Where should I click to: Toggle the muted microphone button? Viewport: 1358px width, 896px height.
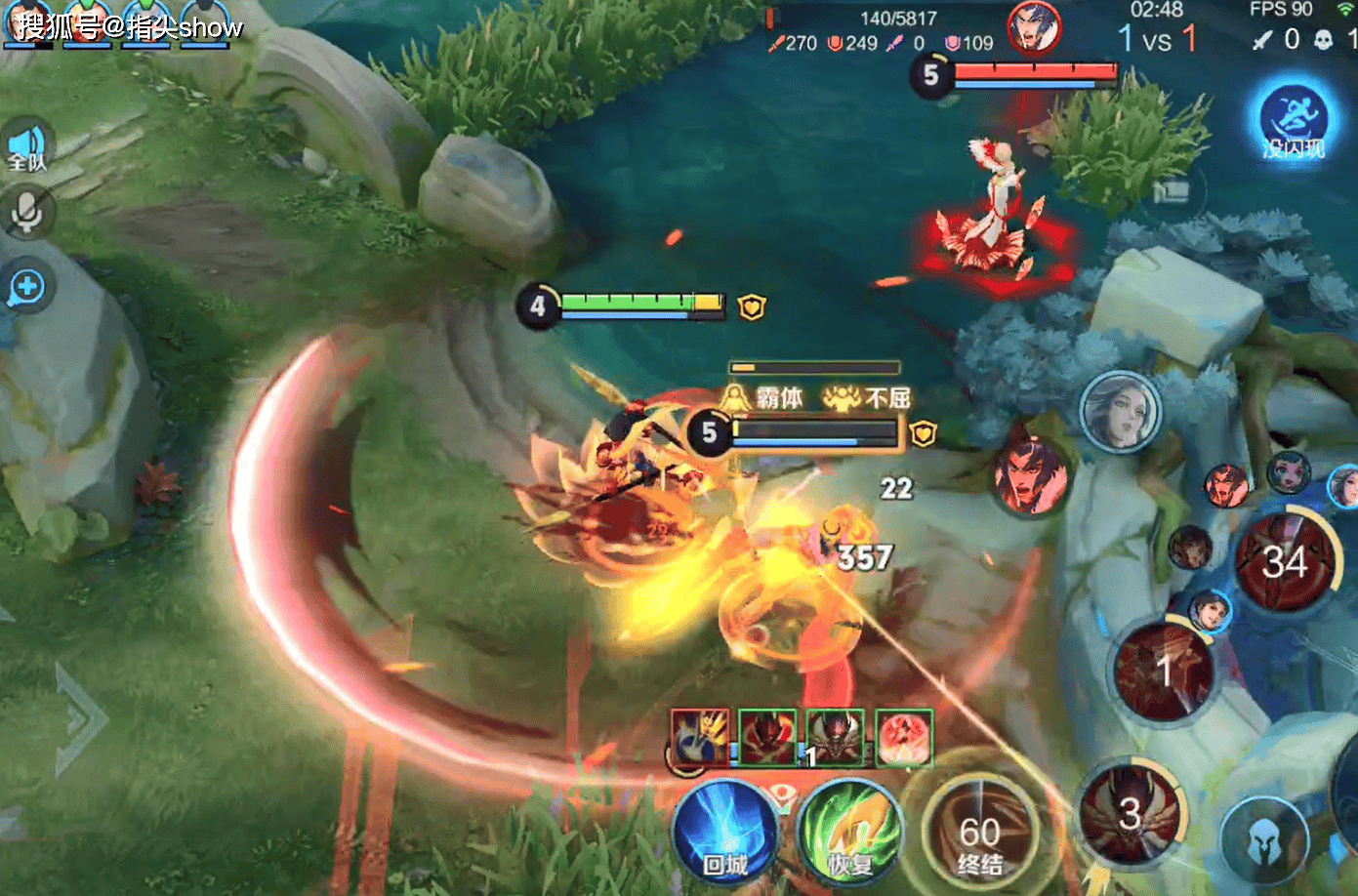click(x=27, y=212)
